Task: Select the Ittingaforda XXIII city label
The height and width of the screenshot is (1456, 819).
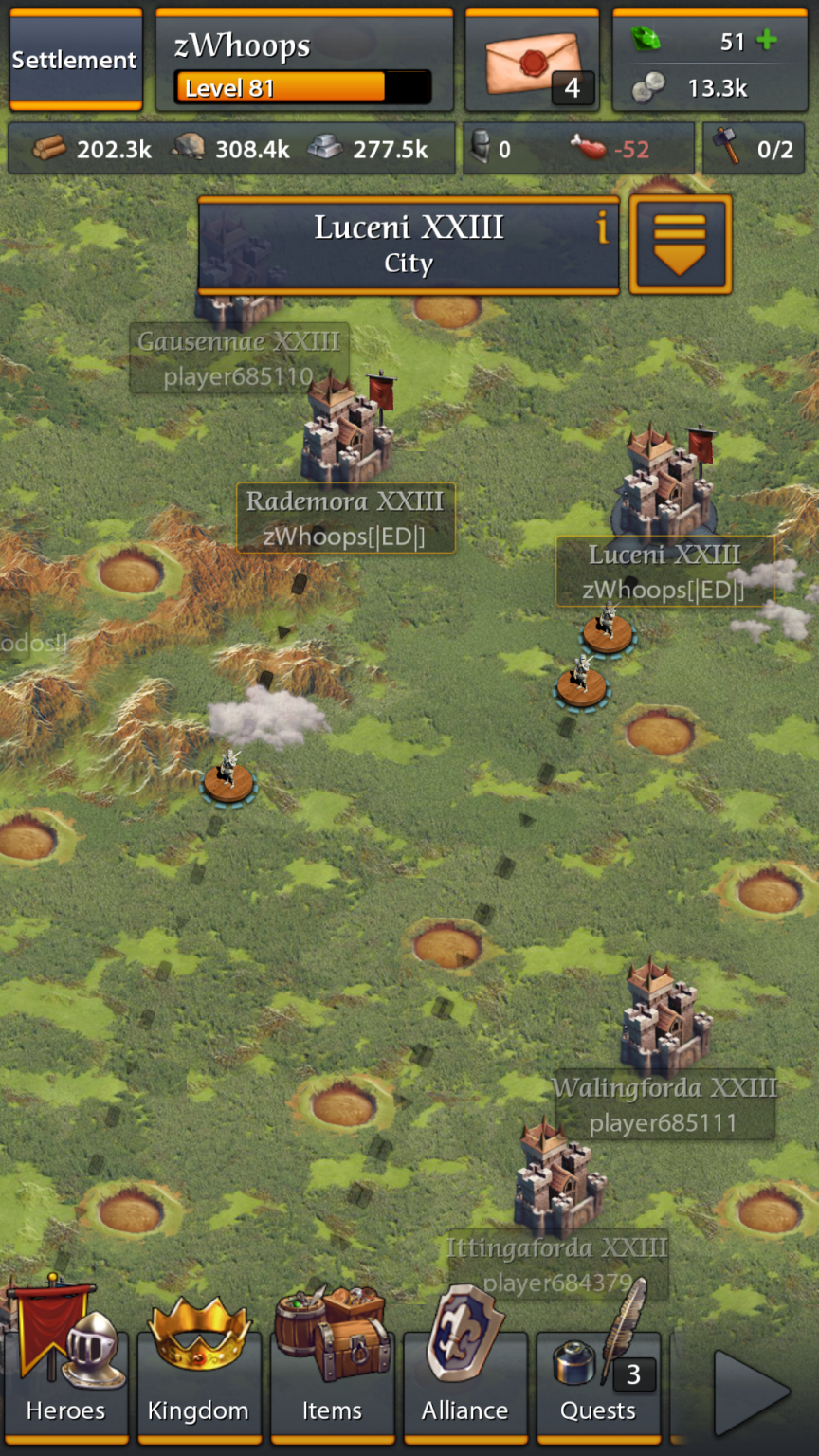Action: 556,1264
